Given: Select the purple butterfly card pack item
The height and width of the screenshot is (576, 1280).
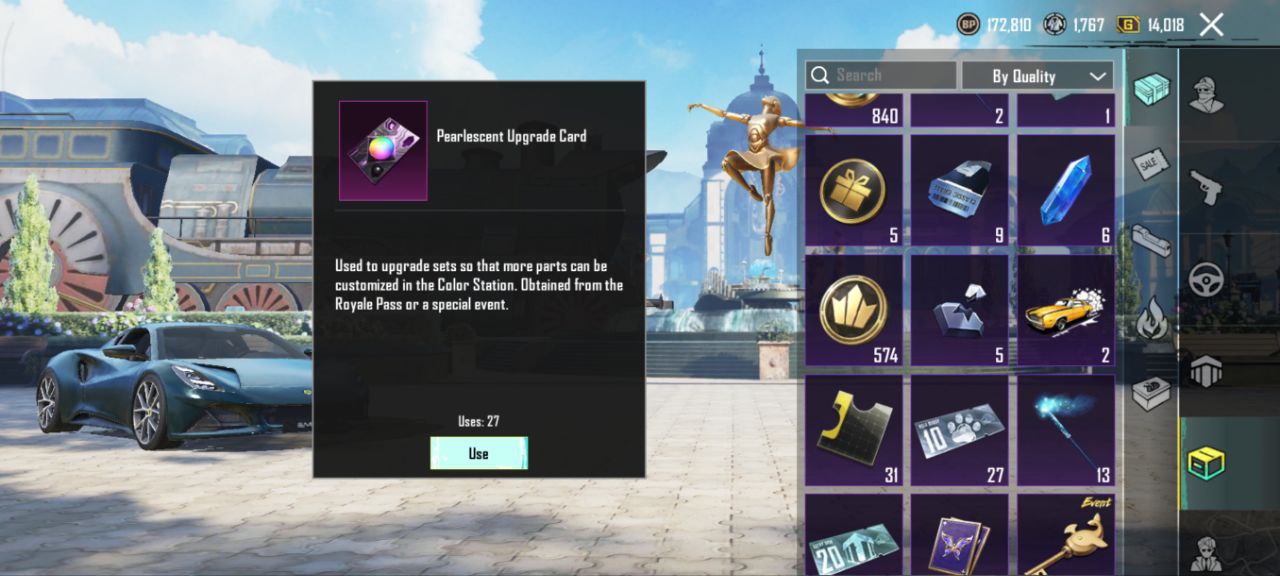Looking at the screenshot, I should 959,540.
